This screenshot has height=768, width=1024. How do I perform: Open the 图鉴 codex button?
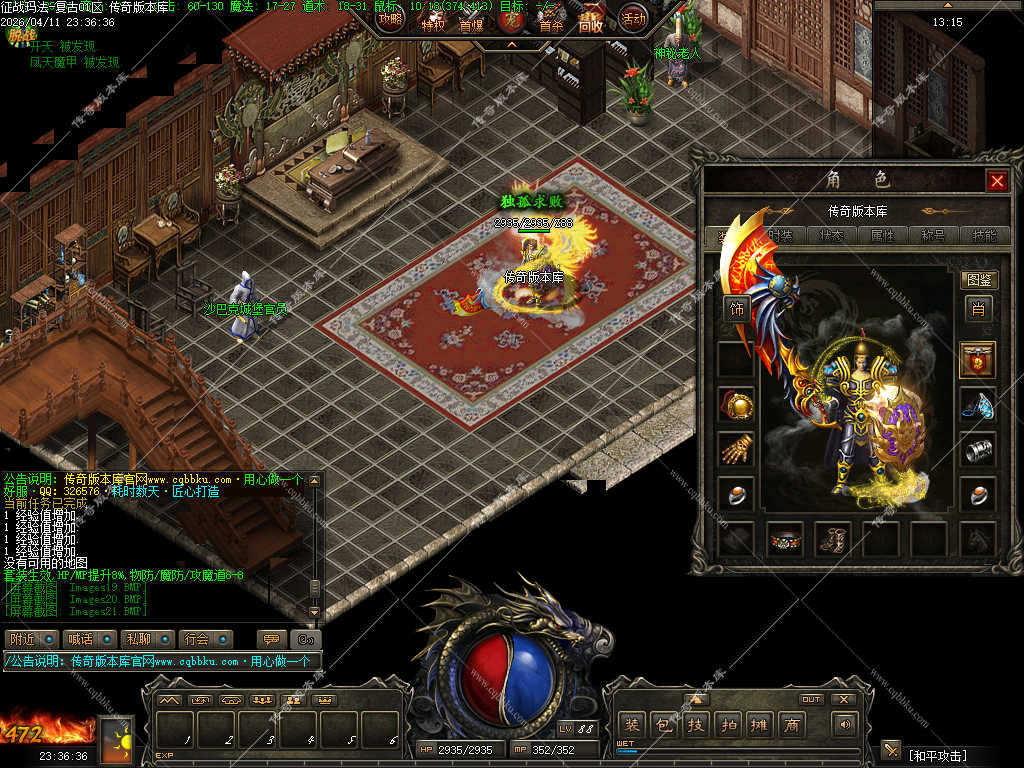[979, 280]
